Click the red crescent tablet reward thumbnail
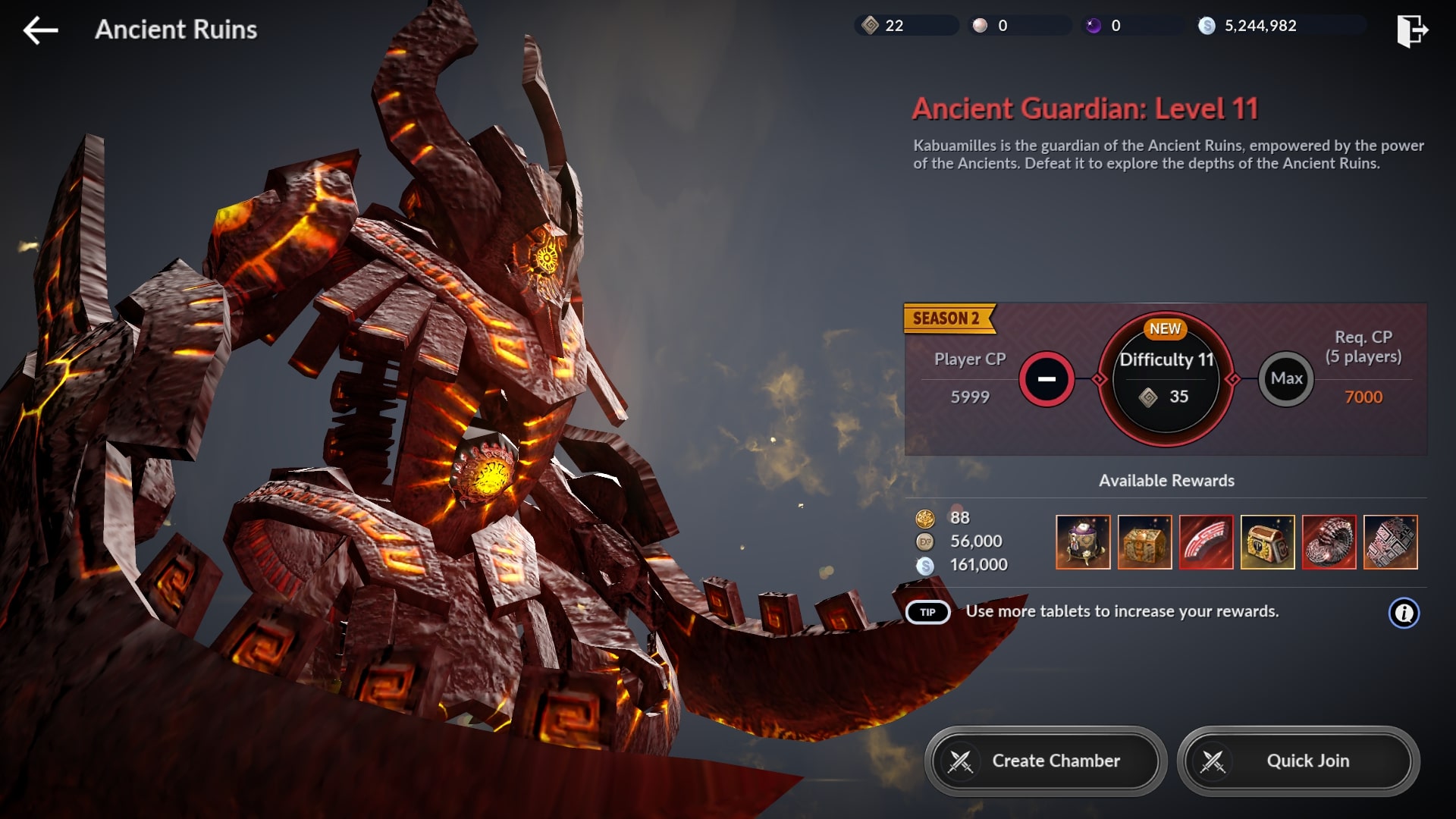The image size is (1456, 819). 1206,541
